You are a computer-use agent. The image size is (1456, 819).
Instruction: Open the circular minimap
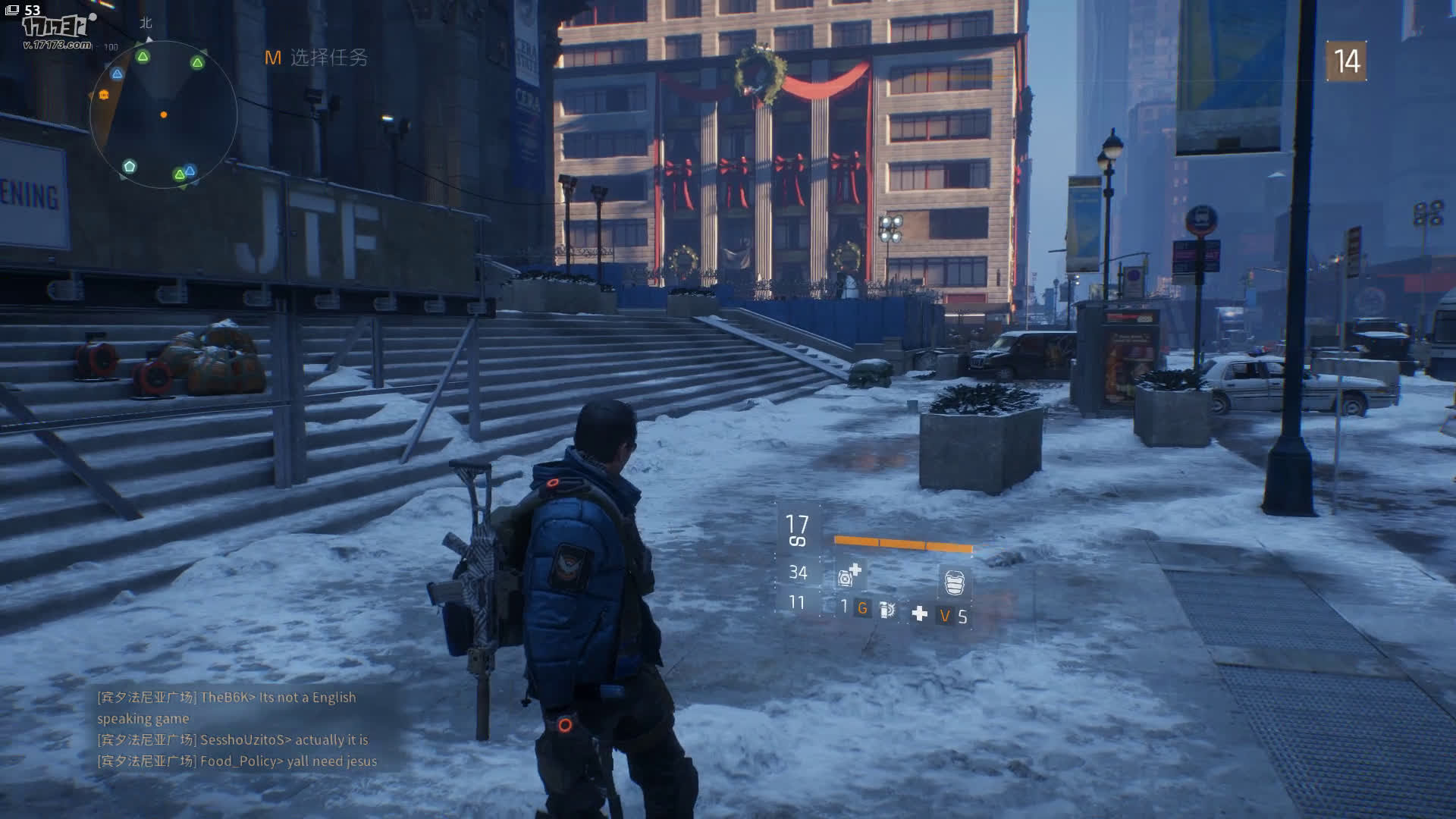tap(163, 115)
